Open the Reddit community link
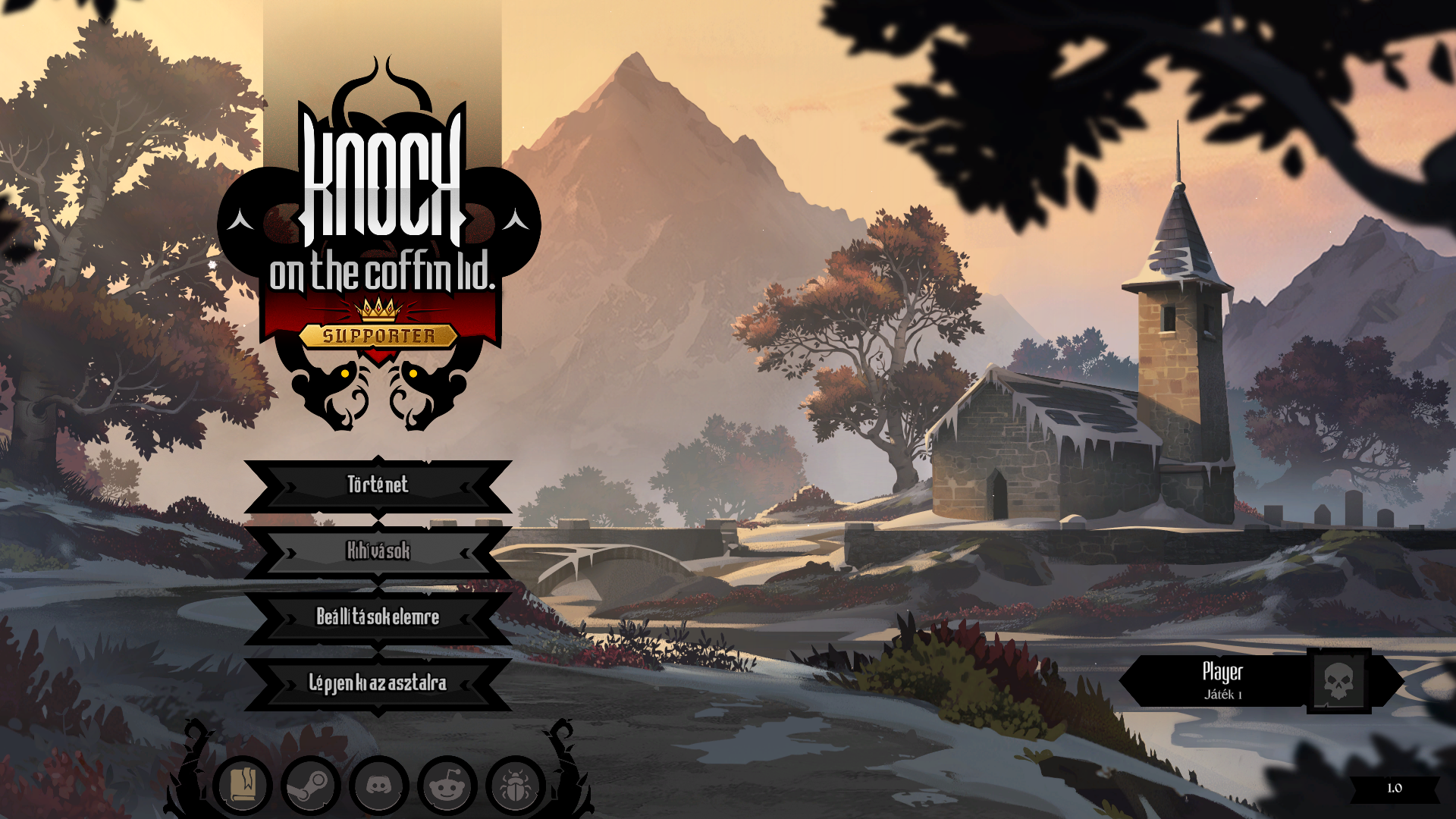This screenshot has width=1456, height=819. tap(447, 786)
